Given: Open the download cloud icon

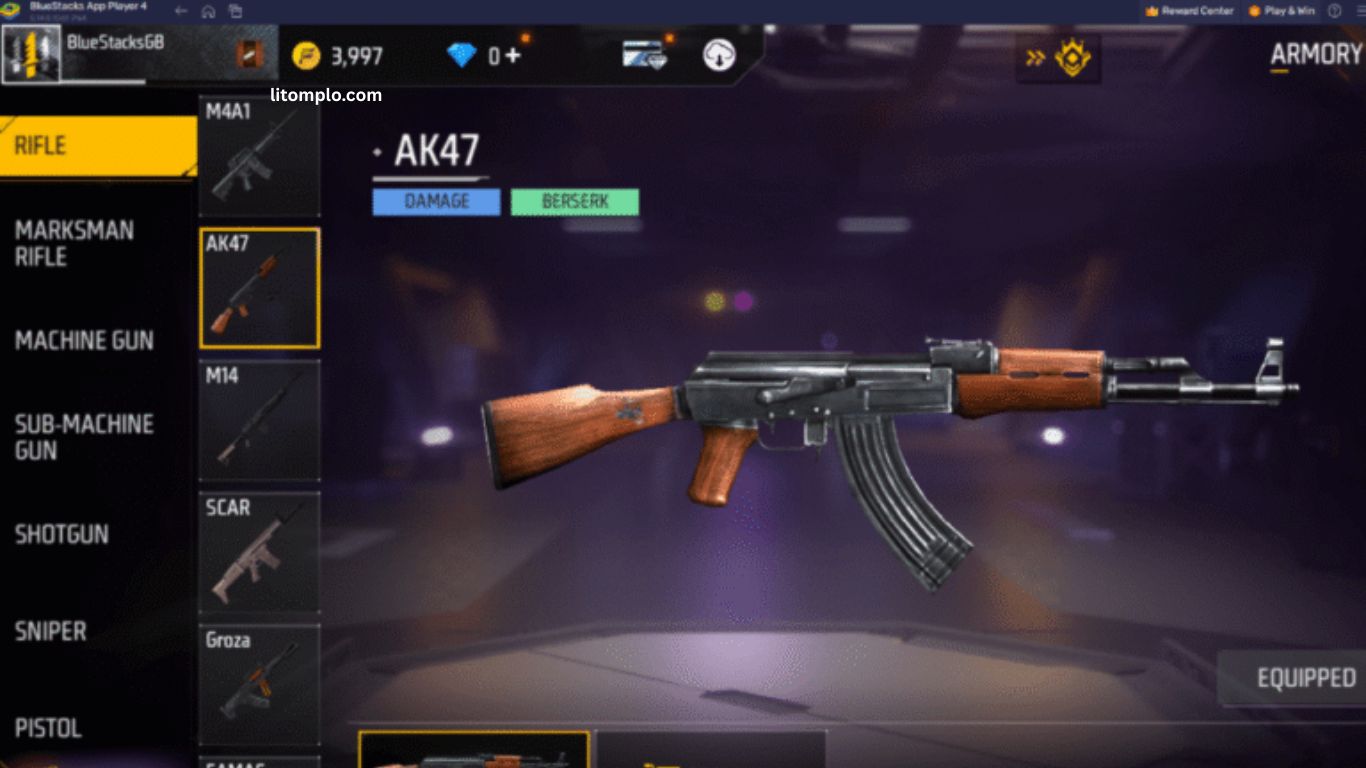Looking at the screenshot, I should (719, 55).
